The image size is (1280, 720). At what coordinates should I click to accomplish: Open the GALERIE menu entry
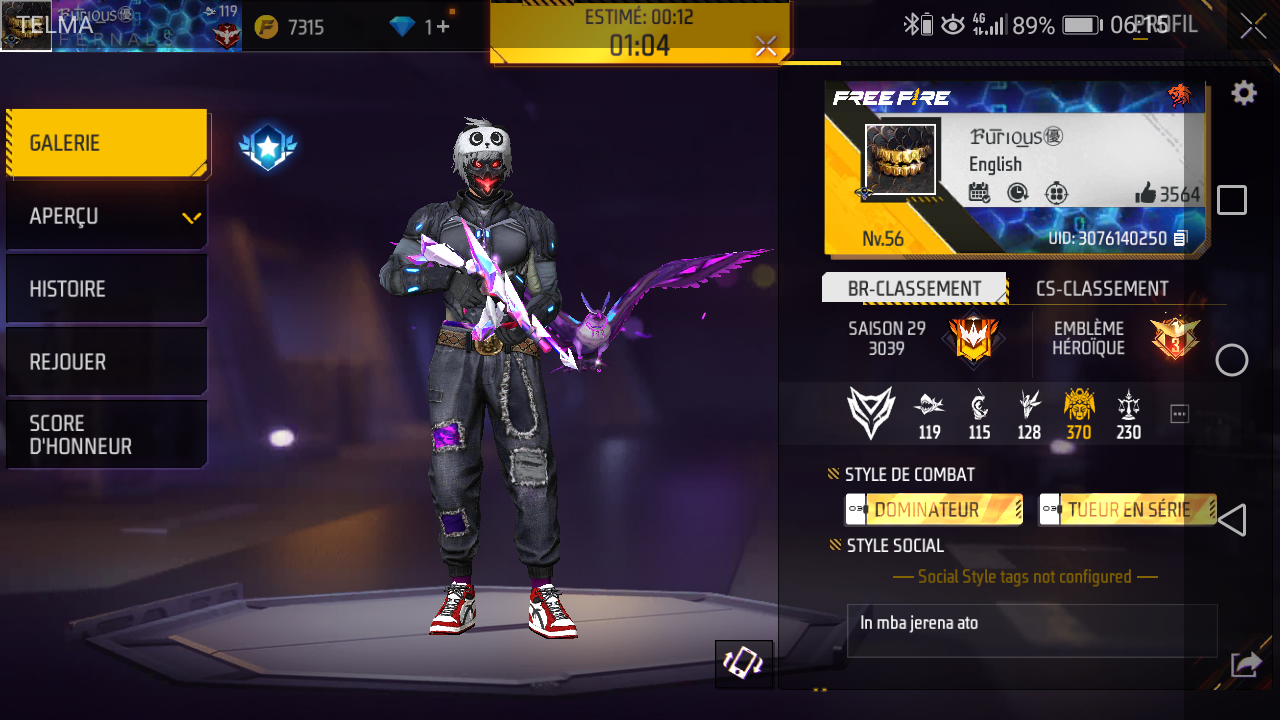click(106, 143)
